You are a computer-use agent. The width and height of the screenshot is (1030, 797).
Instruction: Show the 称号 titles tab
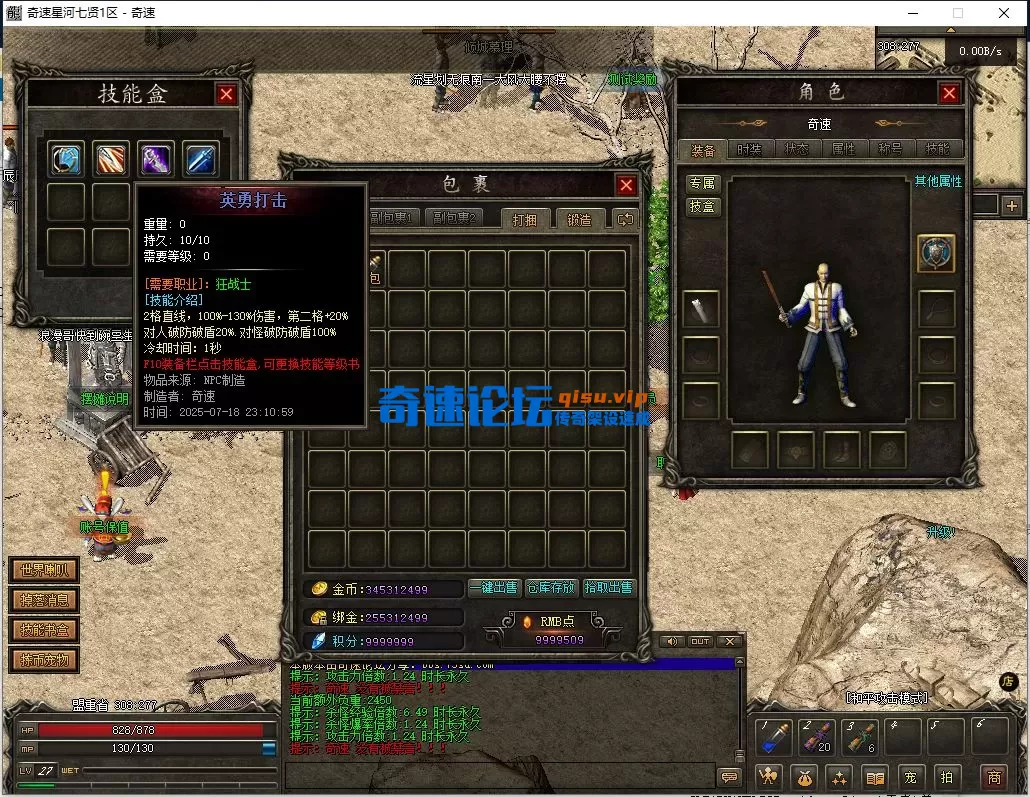(891, 149)
